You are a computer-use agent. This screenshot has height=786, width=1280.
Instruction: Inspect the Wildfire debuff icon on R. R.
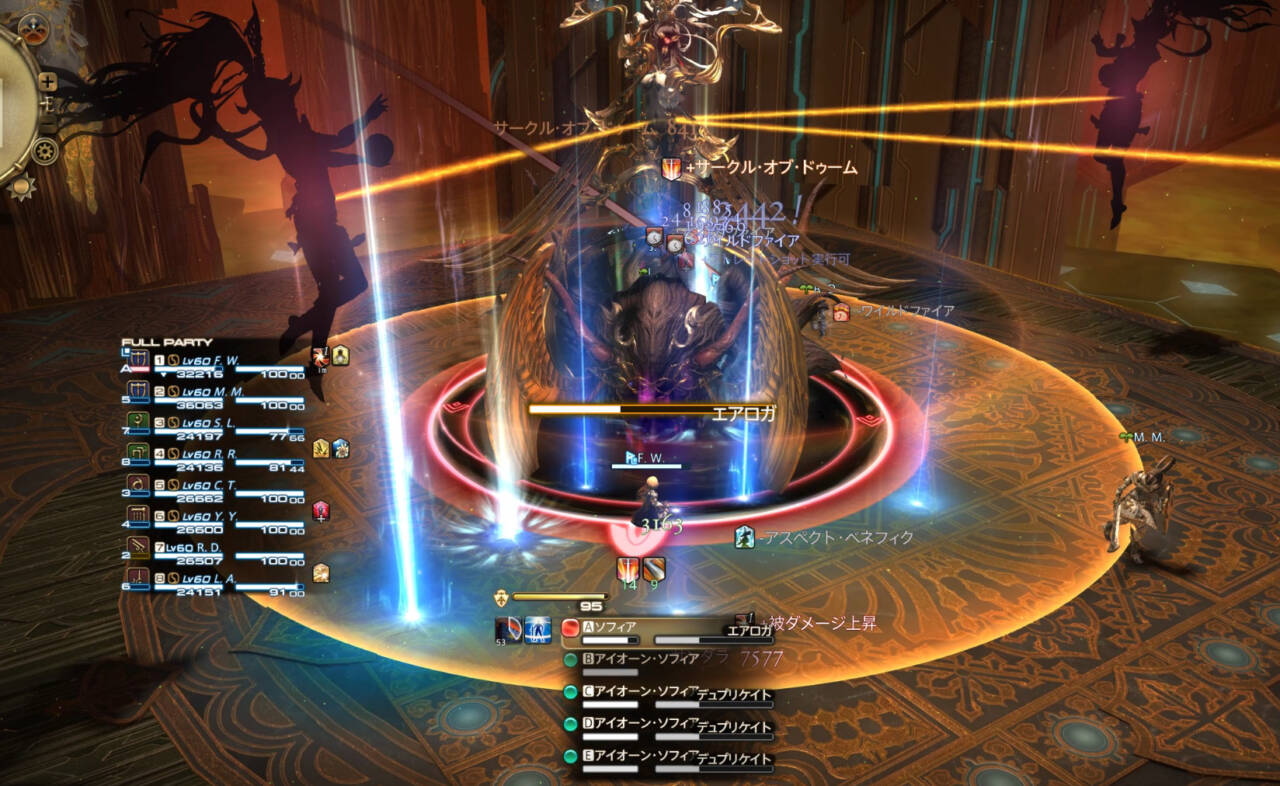point(323,450)
